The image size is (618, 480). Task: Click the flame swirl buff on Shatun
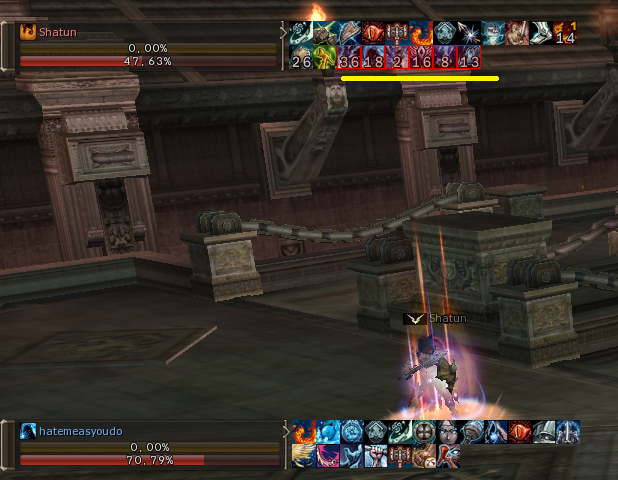click(x=422, y=33)
